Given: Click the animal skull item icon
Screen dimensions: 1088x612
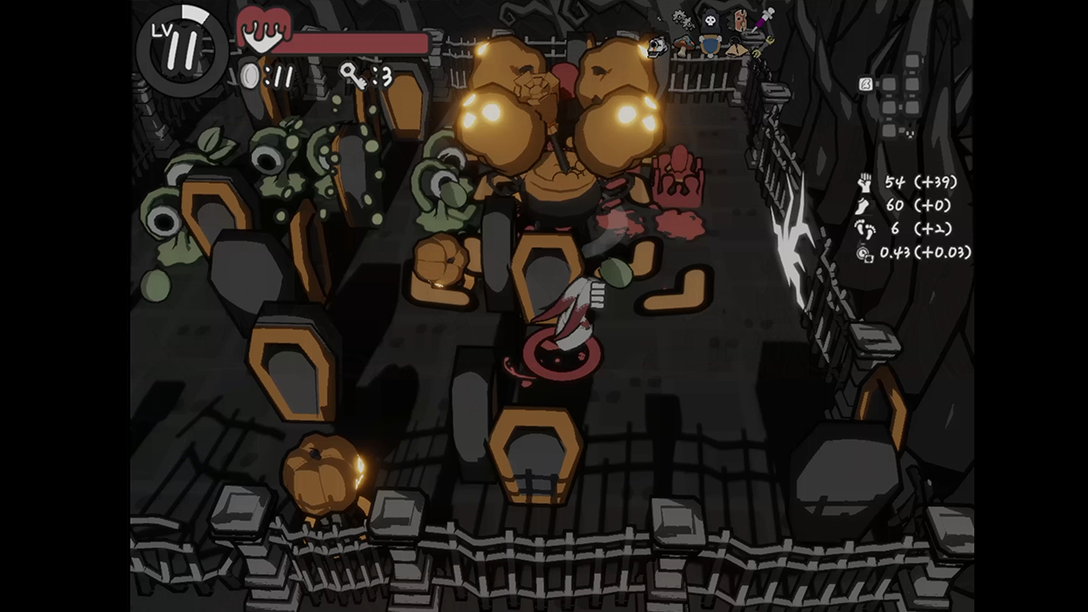Looking at the screenshot, I should [x=657, y=46].
